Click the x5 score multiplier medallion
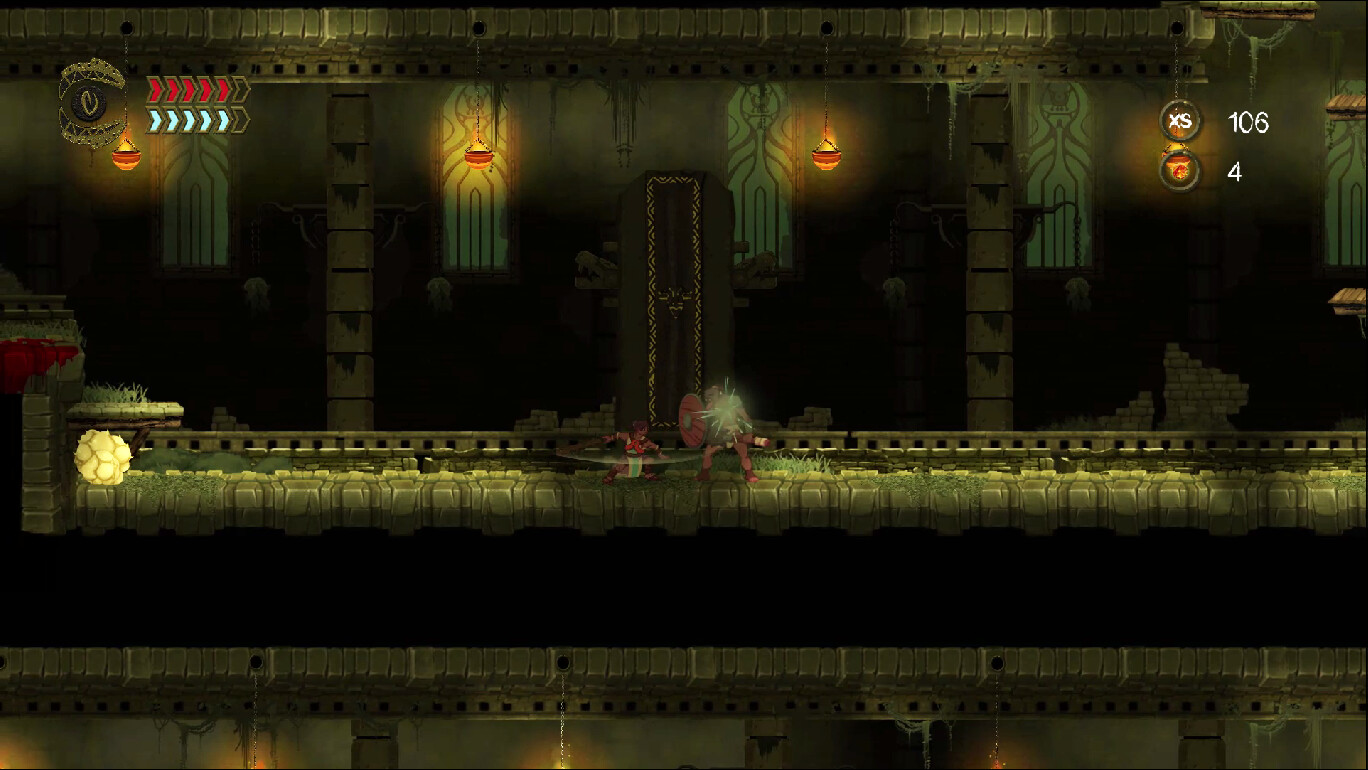The height and width of the screenshot is (770, 1368). click(x=1180, y=121)
